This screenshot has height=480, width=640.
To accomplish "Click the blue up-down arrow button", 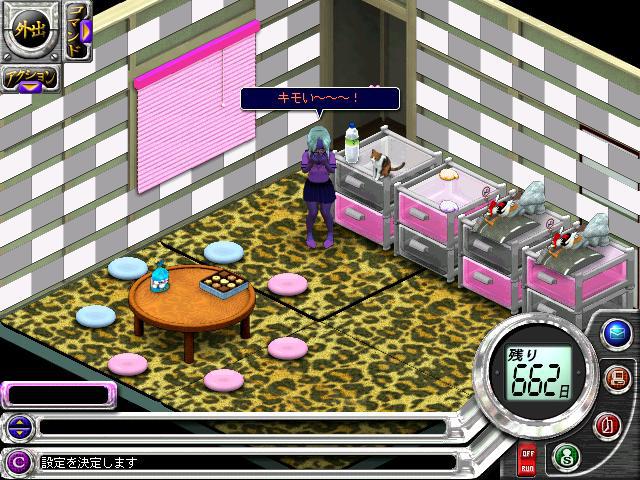I will point(17,428).
